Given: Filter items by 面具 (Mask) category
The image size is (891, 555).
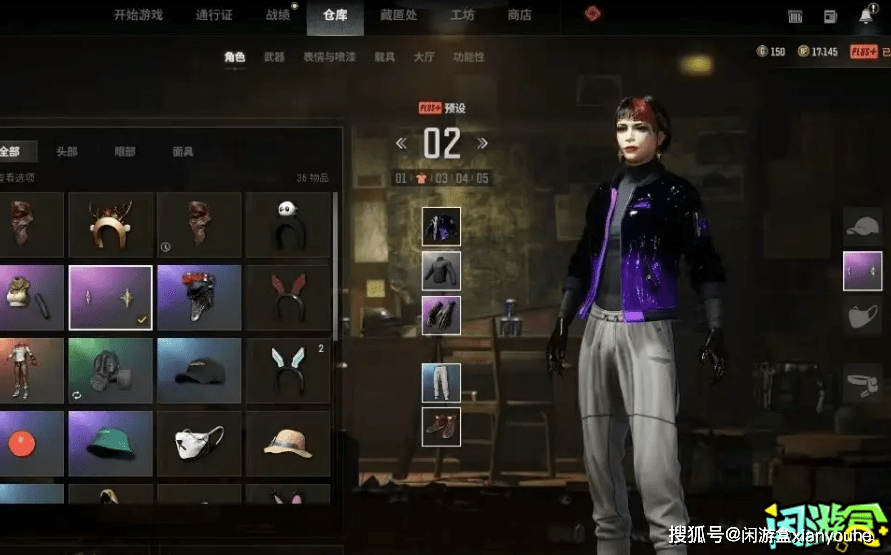Looking at the screenshot, I should pos(183,152).
